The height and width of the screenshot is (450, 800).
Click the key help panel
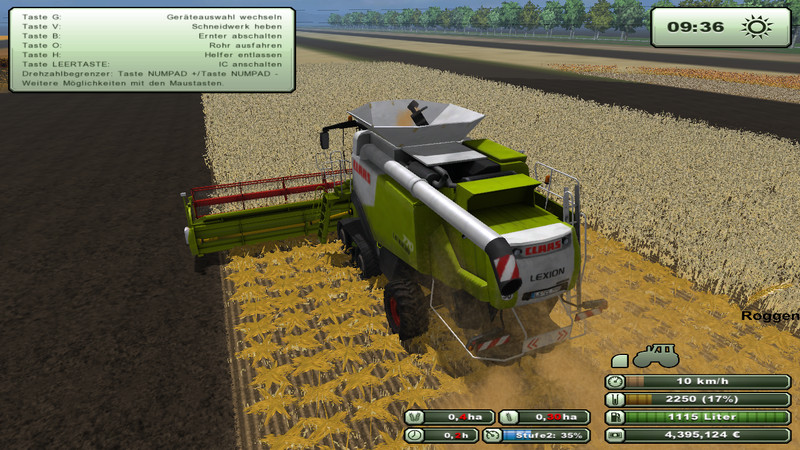click(x=153, y=50)
